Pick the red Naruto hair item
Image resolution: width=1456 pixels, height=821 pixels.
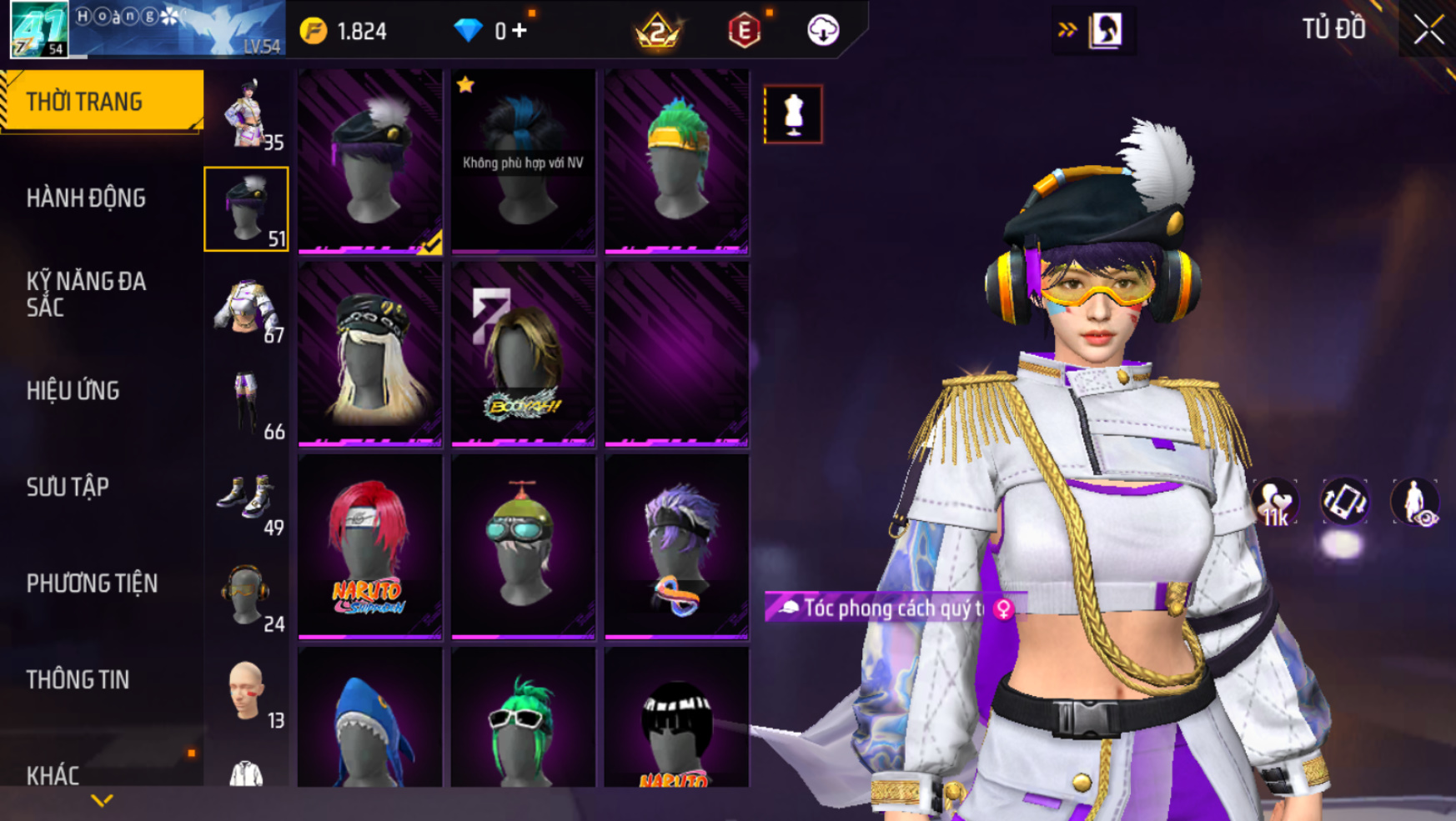[369, 547]
